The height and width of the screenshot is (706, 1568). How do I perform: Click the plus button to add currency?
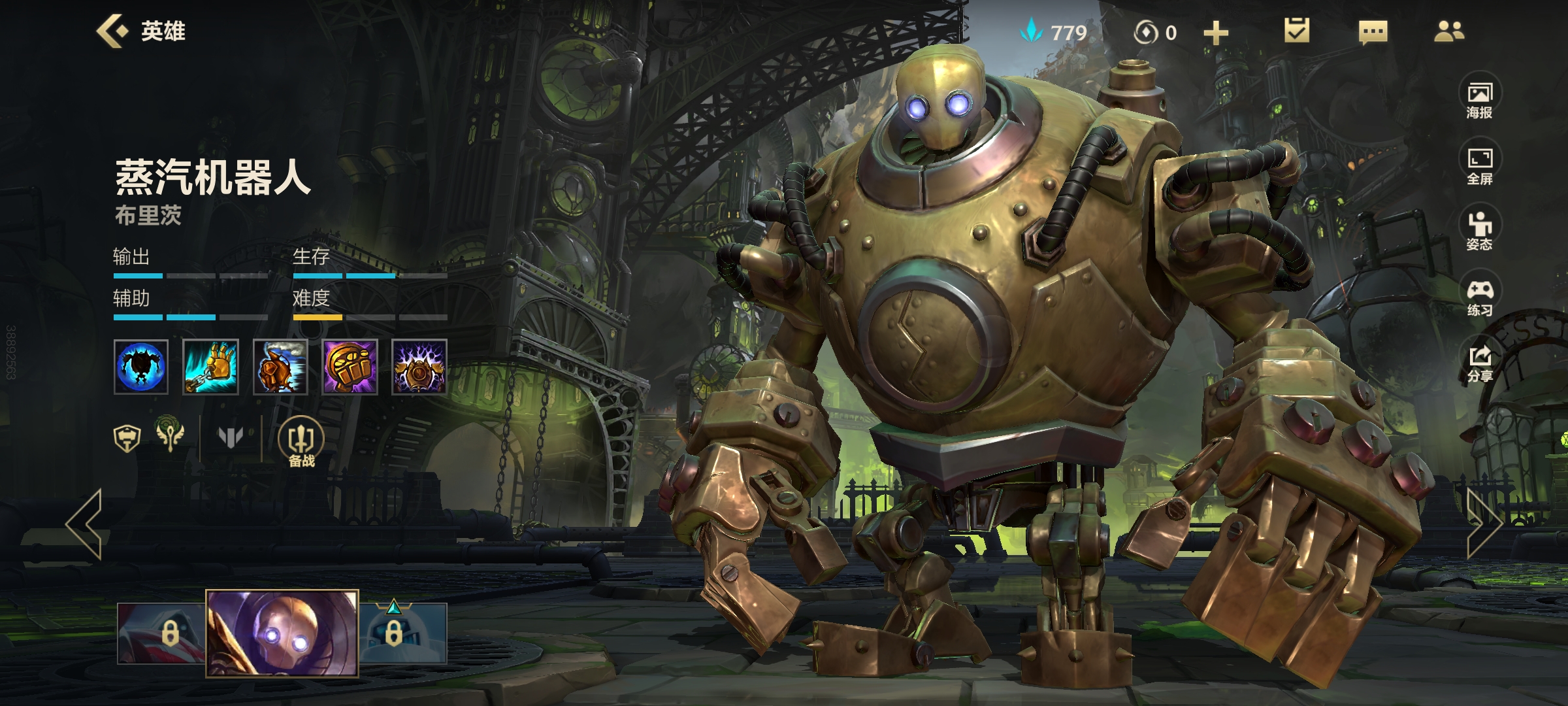[1215, 33]
